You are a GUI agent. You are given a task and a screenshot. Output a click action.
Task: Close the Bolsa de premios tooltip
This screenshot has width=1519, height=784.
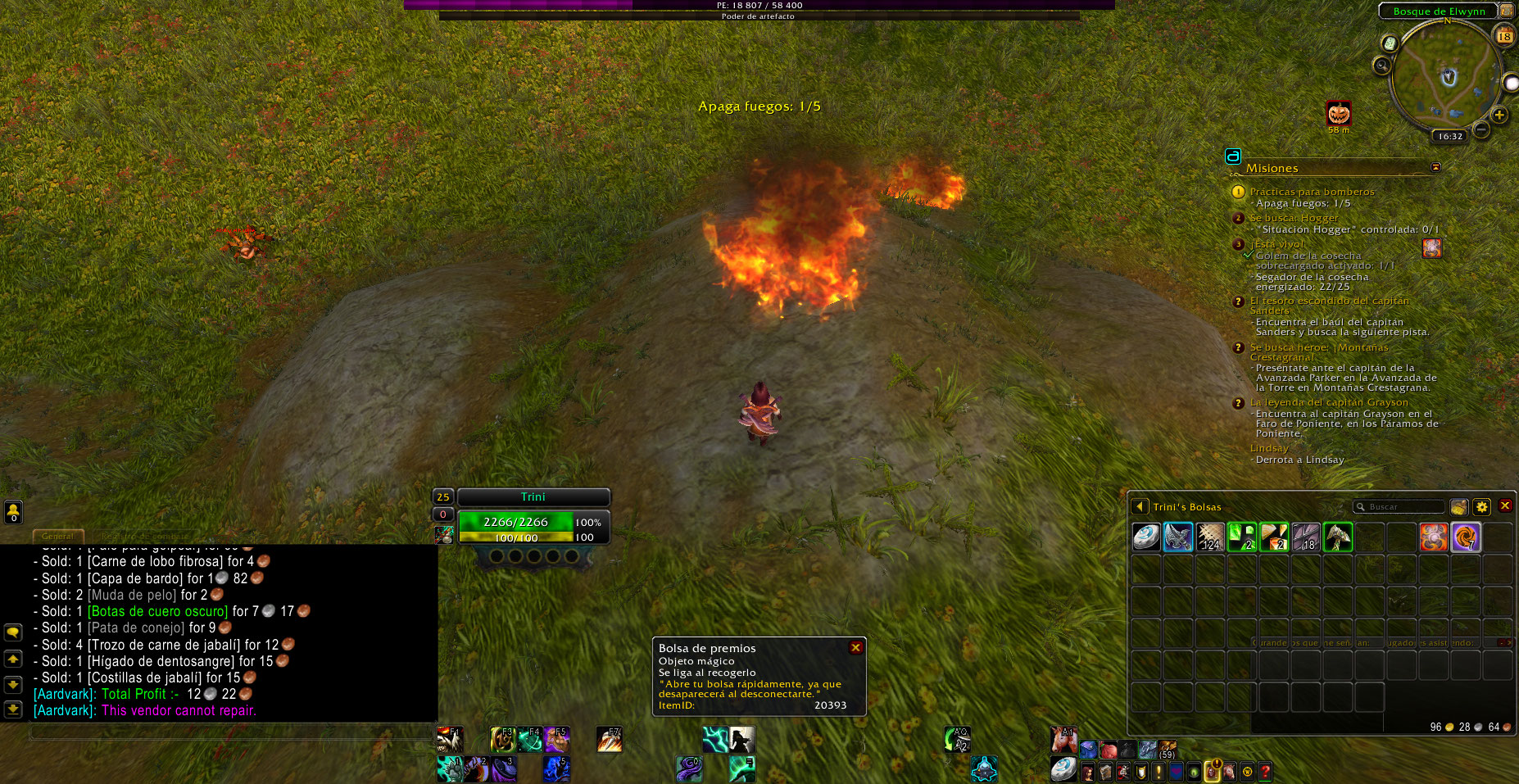click(855, 648)
